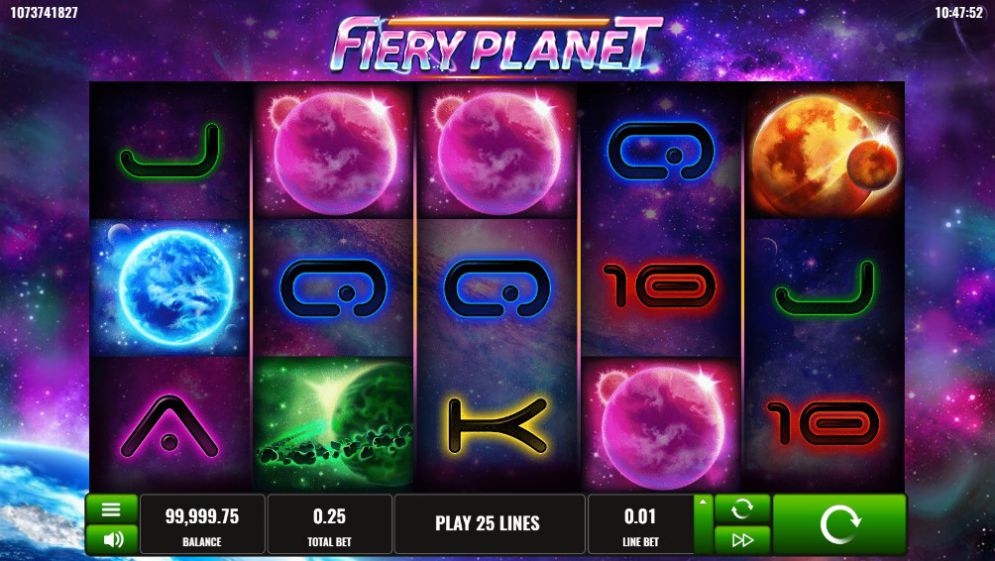Open the line bet selector arrow
The width and height of the screenshot is (995, 561).
703,503
